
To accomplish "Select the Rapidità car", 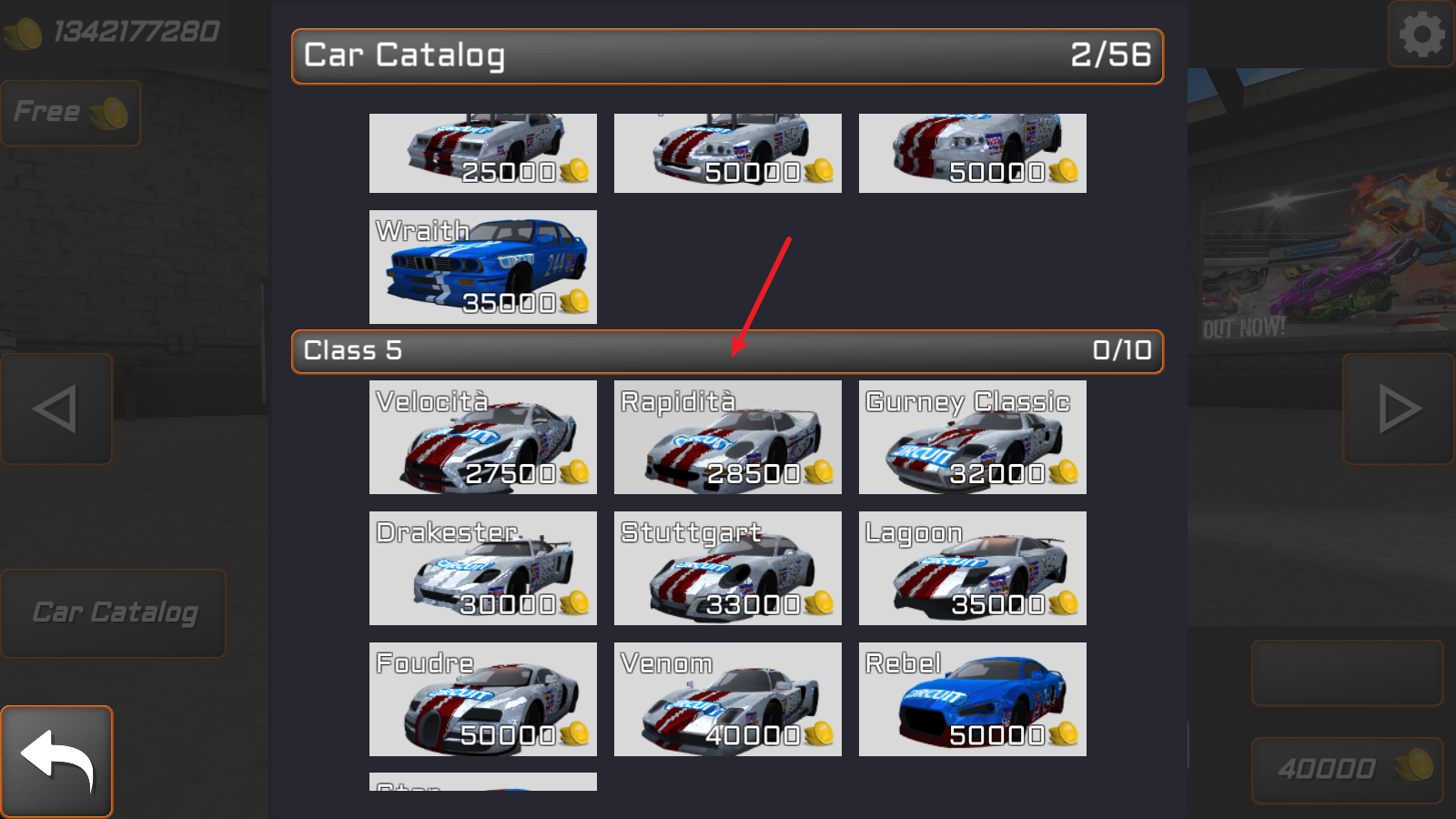I will [x=727, y=438].
